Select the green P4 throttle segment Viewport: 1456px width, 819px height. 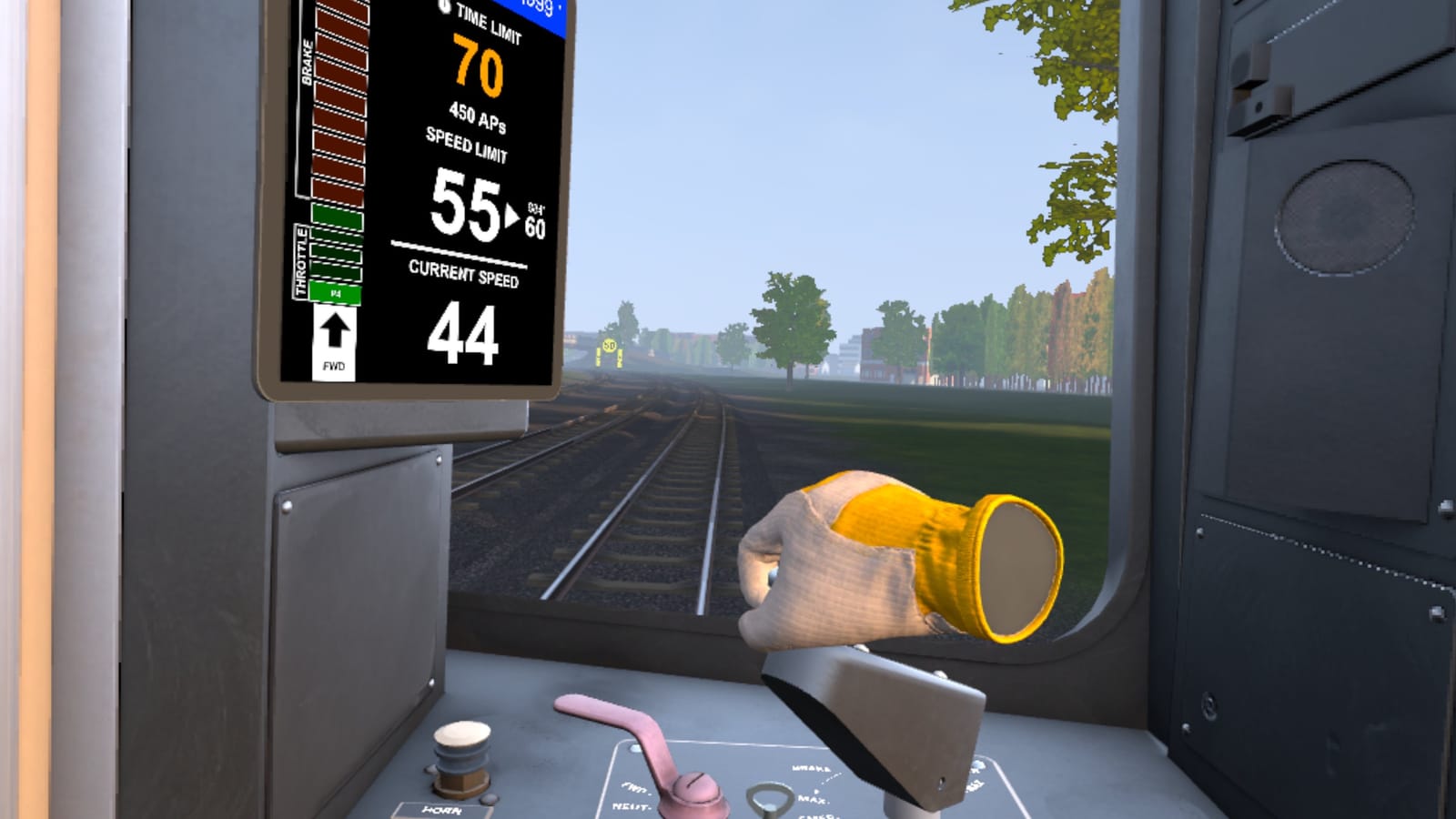point(333,293)
